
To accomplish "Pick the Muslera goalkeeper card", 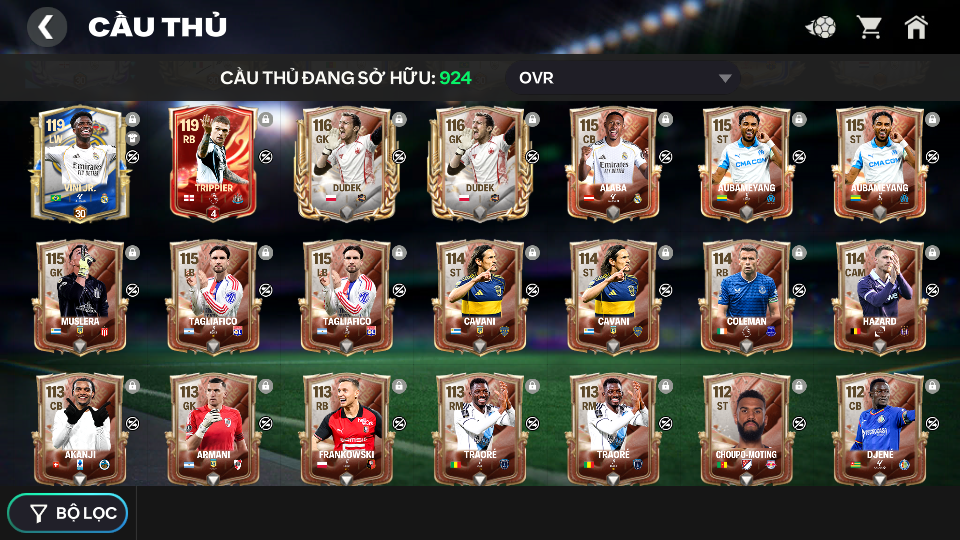I will coord(80,296).
